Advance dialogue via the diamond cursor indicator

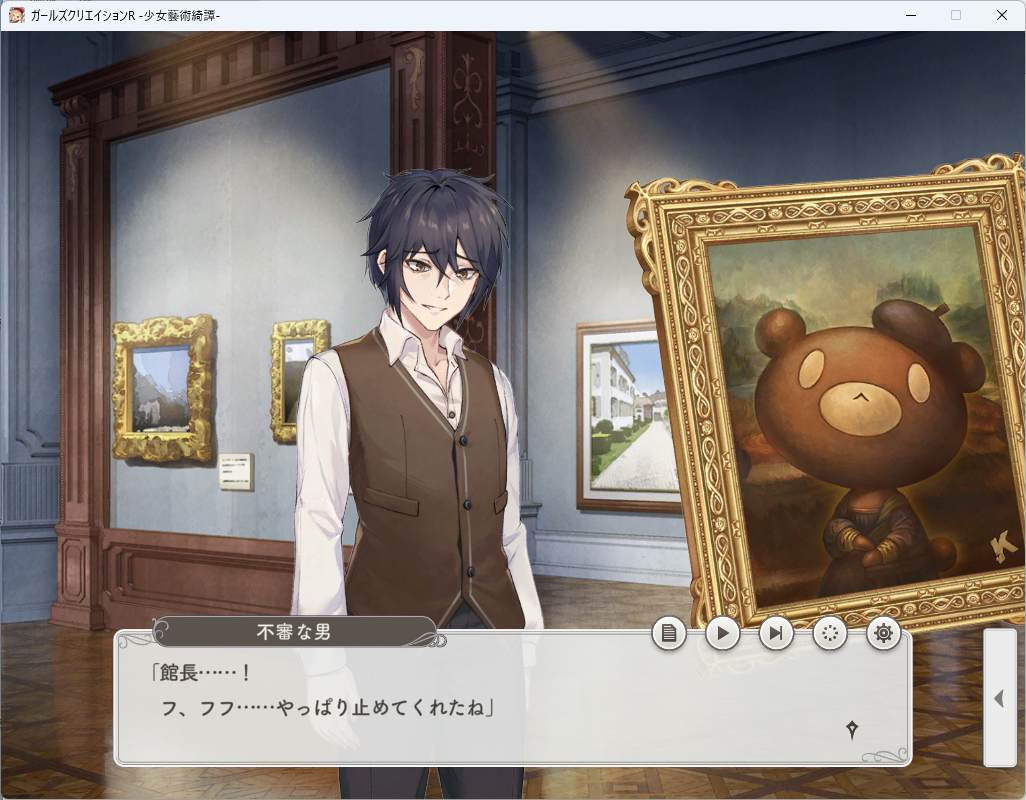(x=851, y=730)
